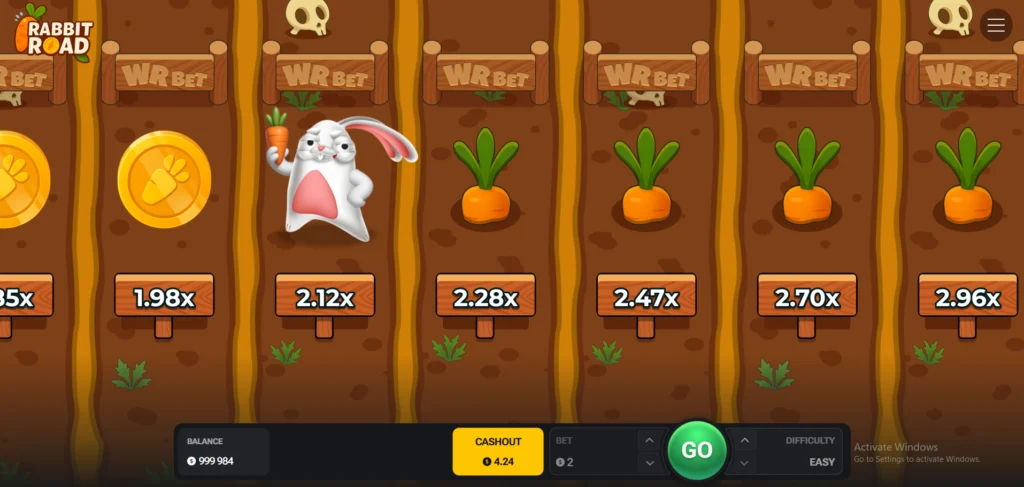The image size is (1024, 487).
Task: Increase the bet with the up arrow
Action: tap(649, 440)
